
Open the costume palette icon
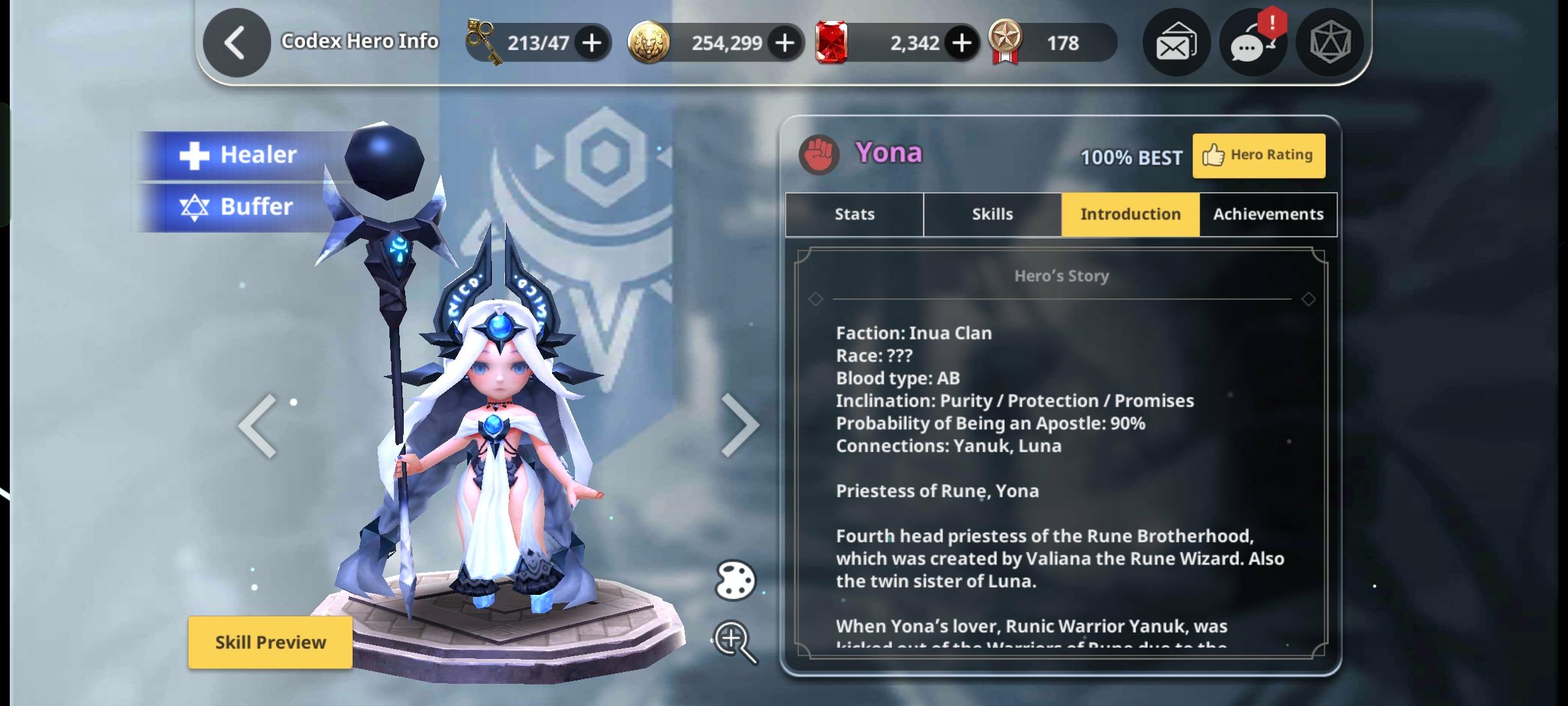[735, 580]
